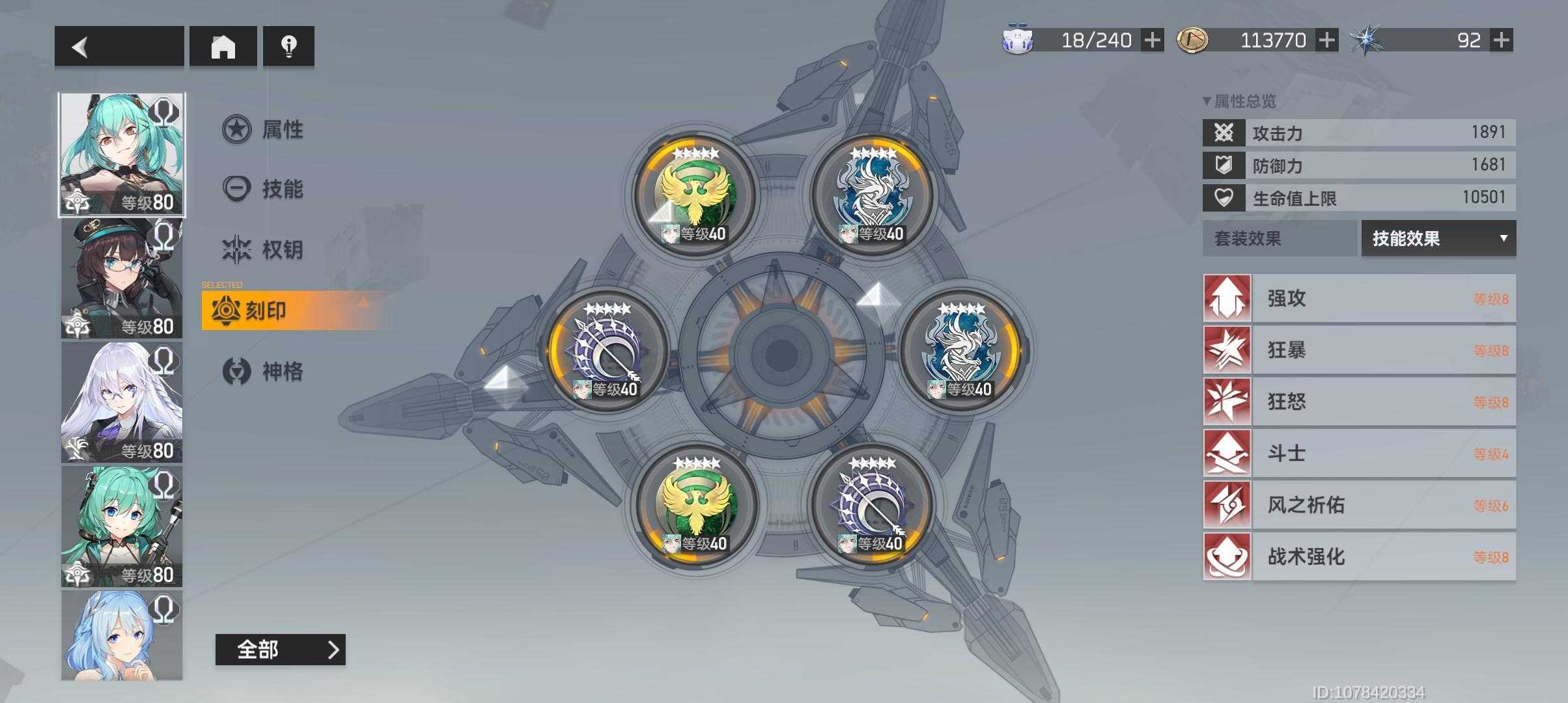Image resolution: width=1568 pixels, height=703 pixels.
Task: Open the home icon at top left
Action: (x=224, y=46)
